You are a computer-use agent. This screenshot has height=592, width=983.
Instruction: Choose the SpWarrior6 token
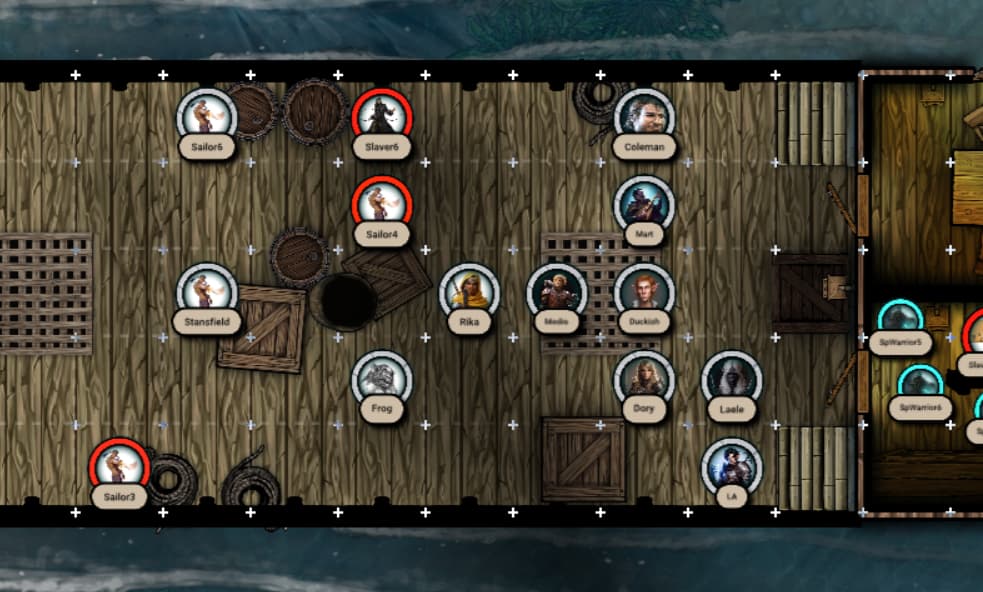tap(920, 383)
